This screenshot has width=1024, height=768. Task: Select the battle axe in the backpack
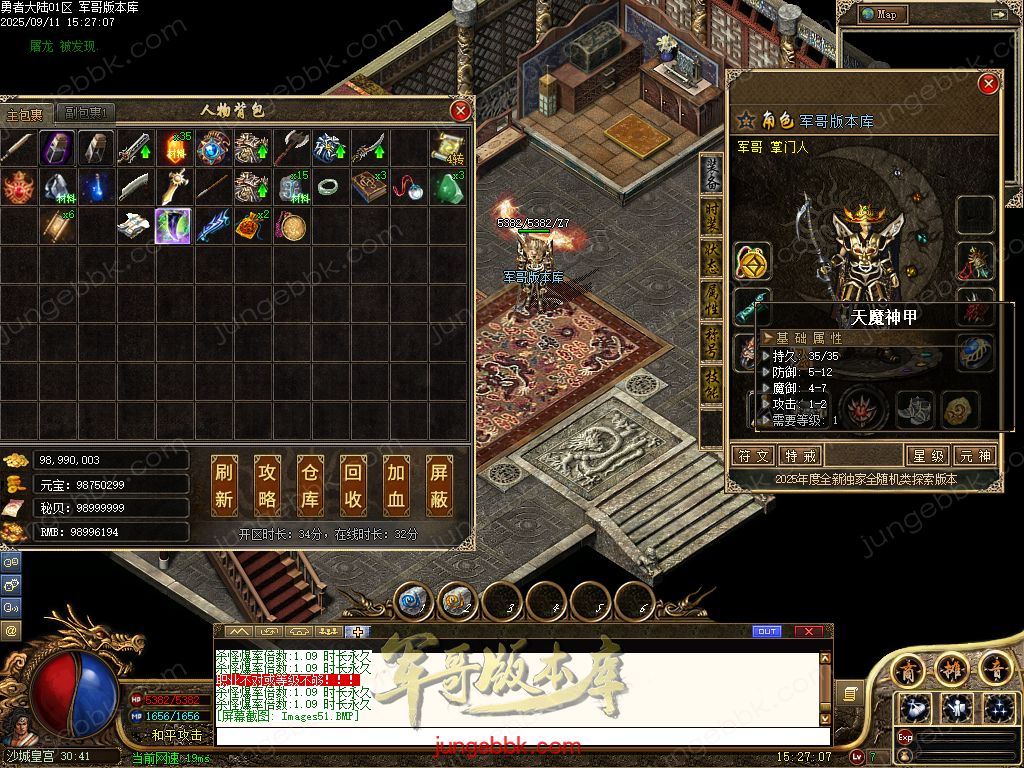click(291, 148)
